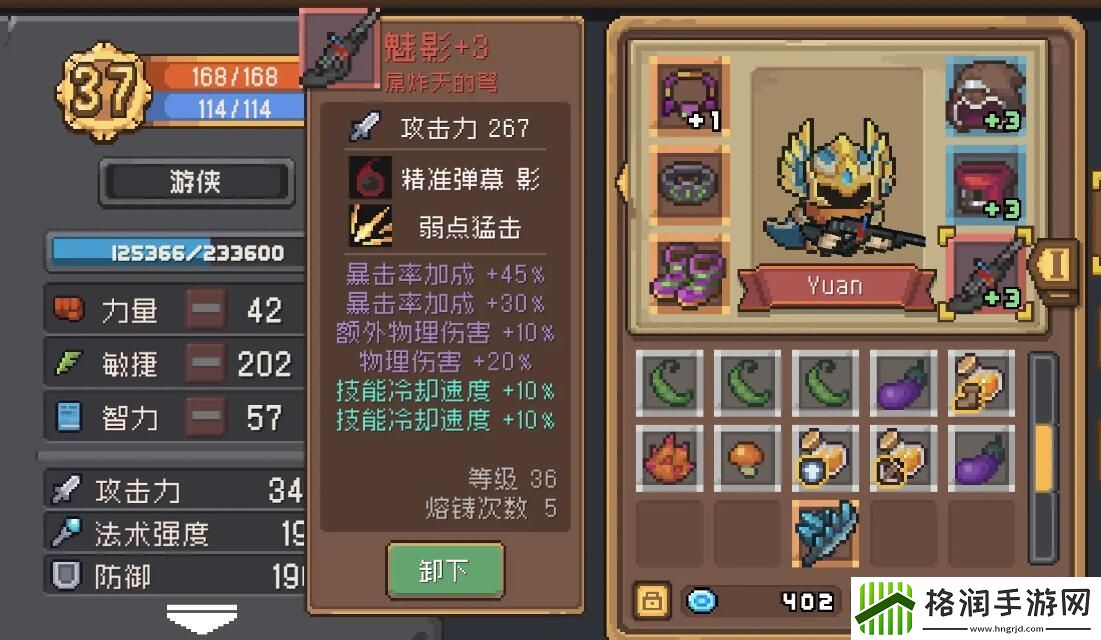1101x640 pixels.
Task: Select the potion with boot icon
Action: click(982, 383)
